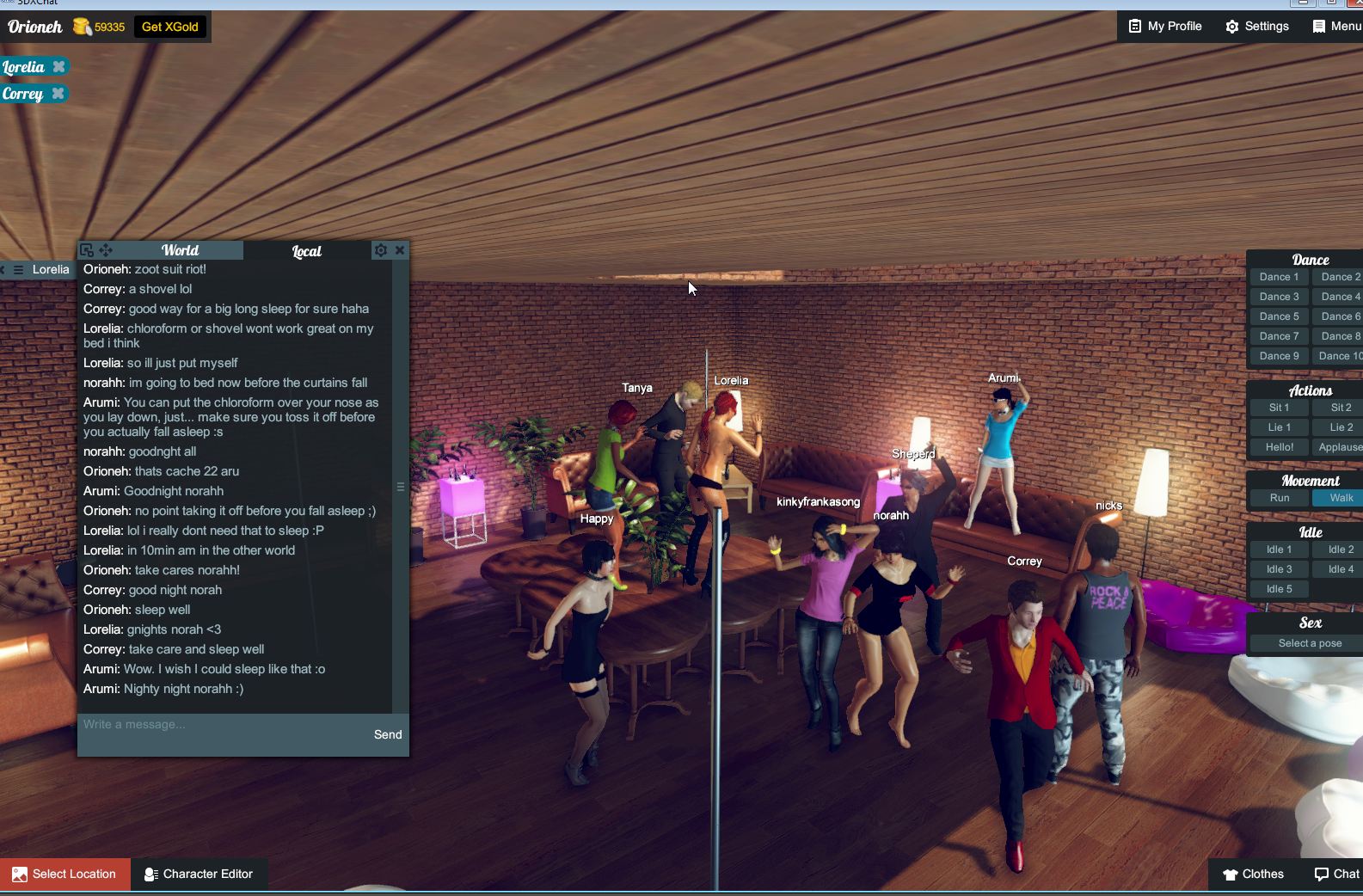Click the move chat window arrows icon
Screen dimensions: 1363x896
106,250
